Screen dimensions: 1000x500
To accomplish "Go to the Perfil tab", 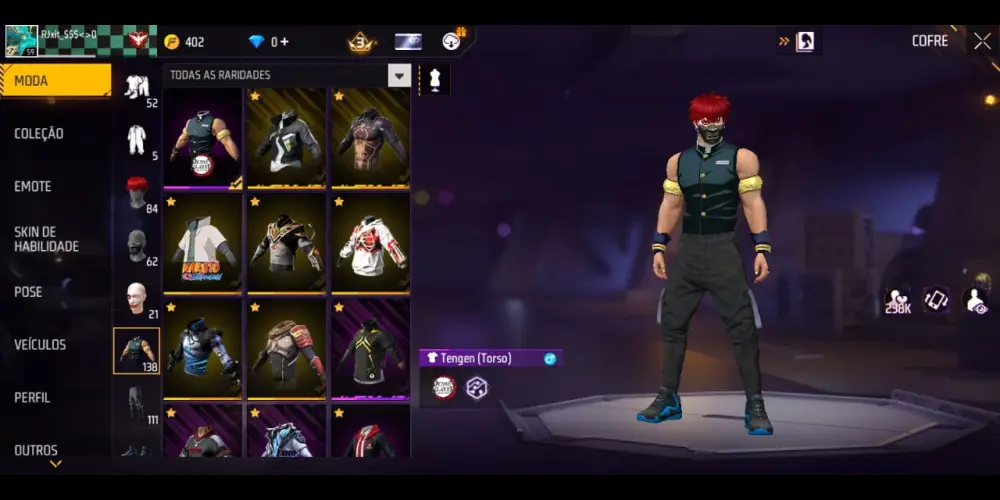I will pyautogui.click(x=32, y=397).
